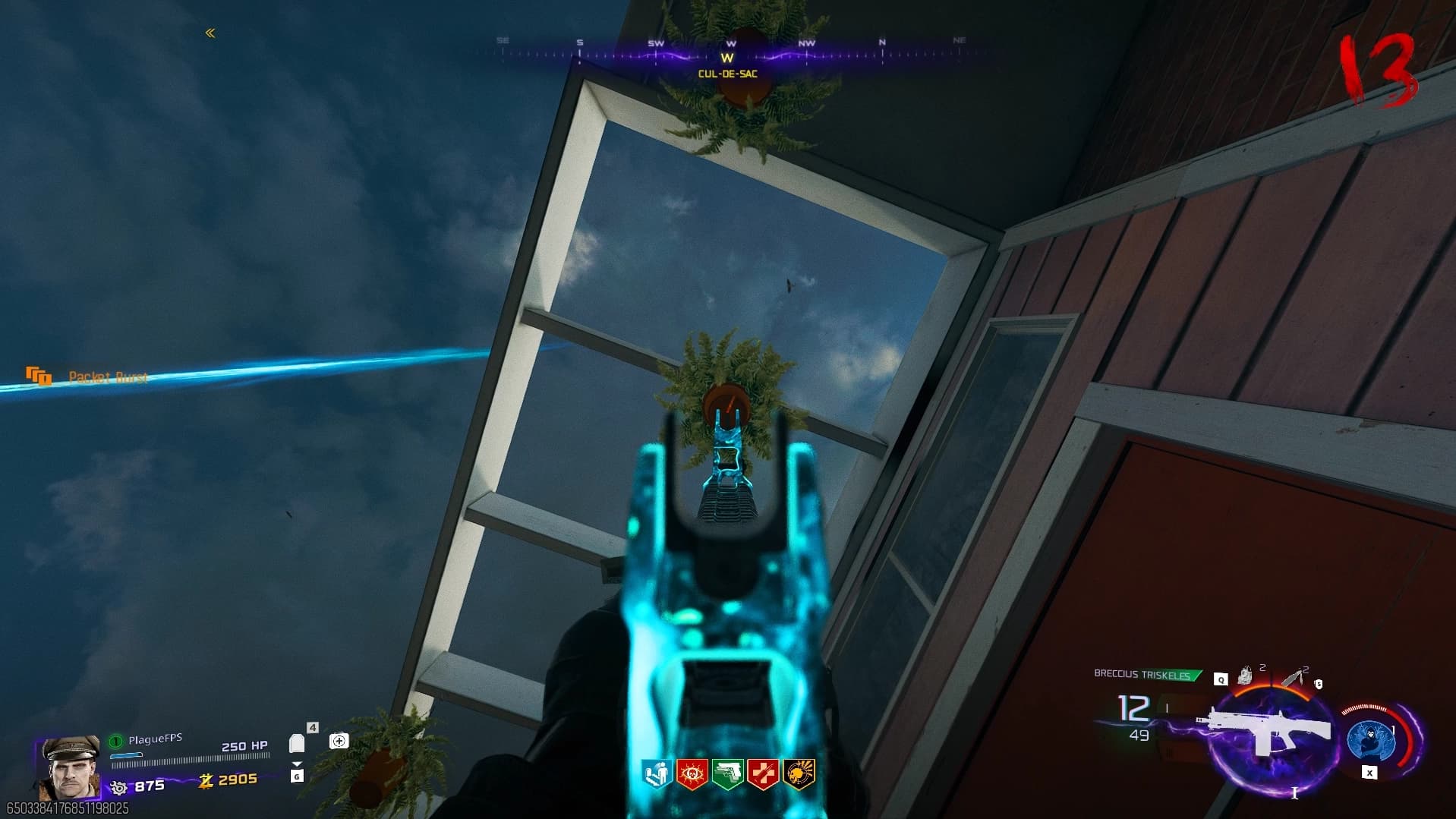1456x819 pixels.
Task: Activate the blue hooded-figure field upgrade
Action: [x=1371, y=739]
